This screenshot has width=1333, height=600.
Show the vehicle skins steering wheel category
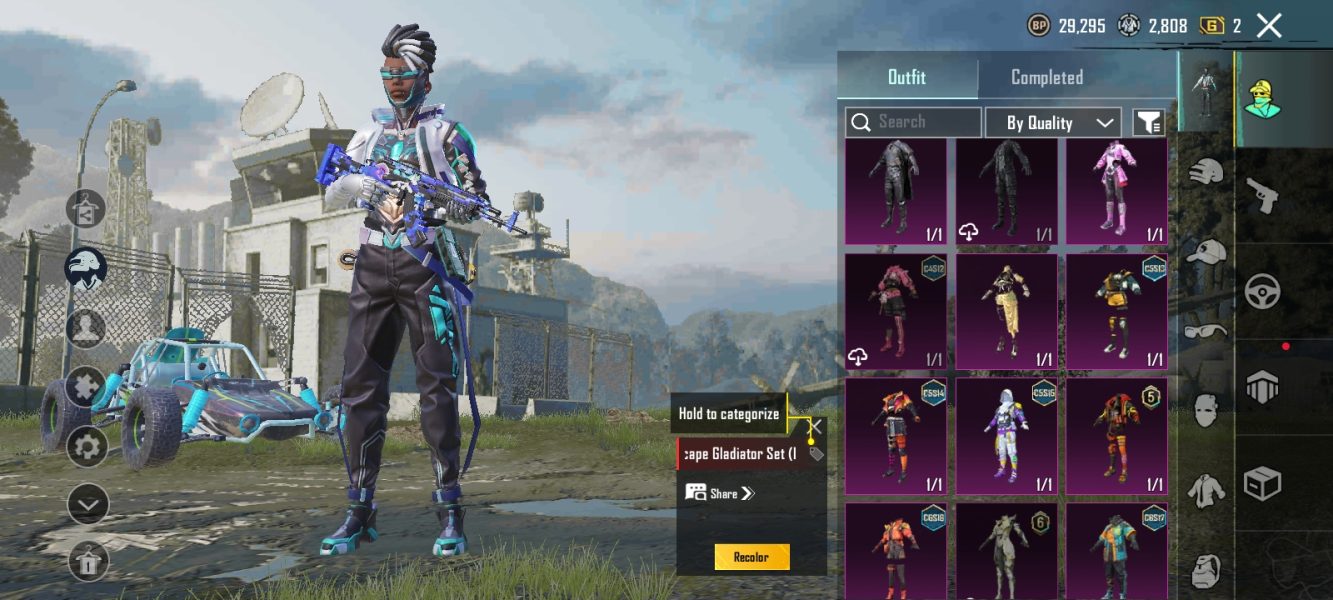(x=1263, y=292)
